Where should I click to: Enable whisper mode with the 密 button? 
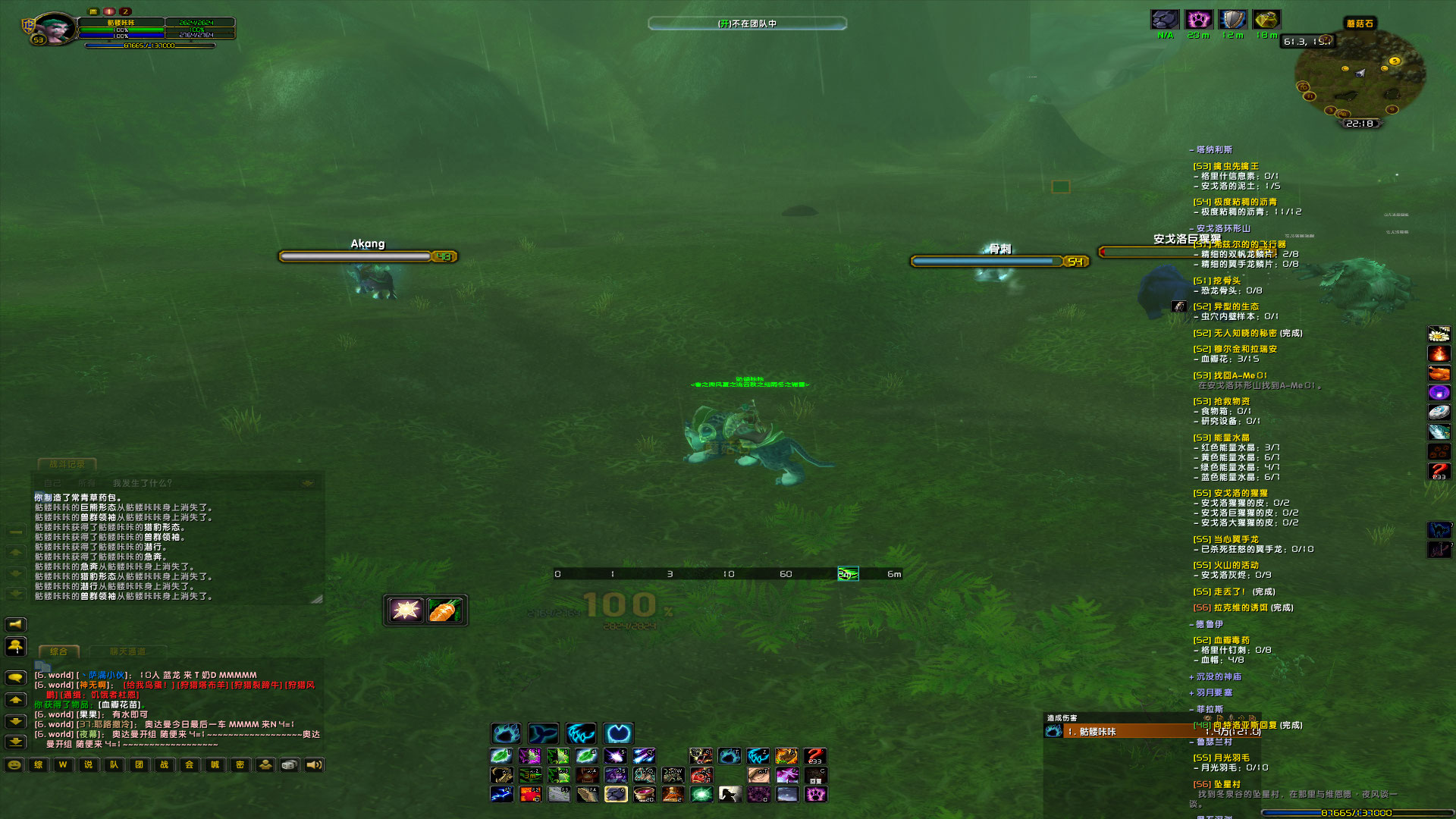click(239, 765)
